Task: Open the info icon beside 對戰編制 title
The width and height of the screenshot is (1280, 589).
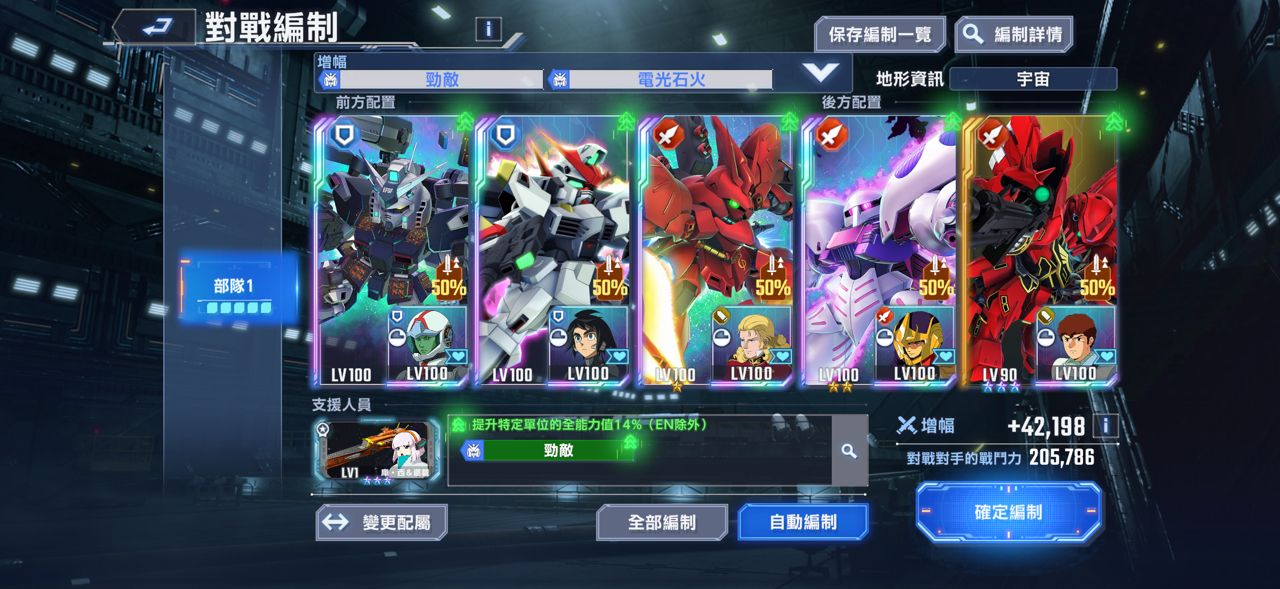Action: tap(488, 29)
